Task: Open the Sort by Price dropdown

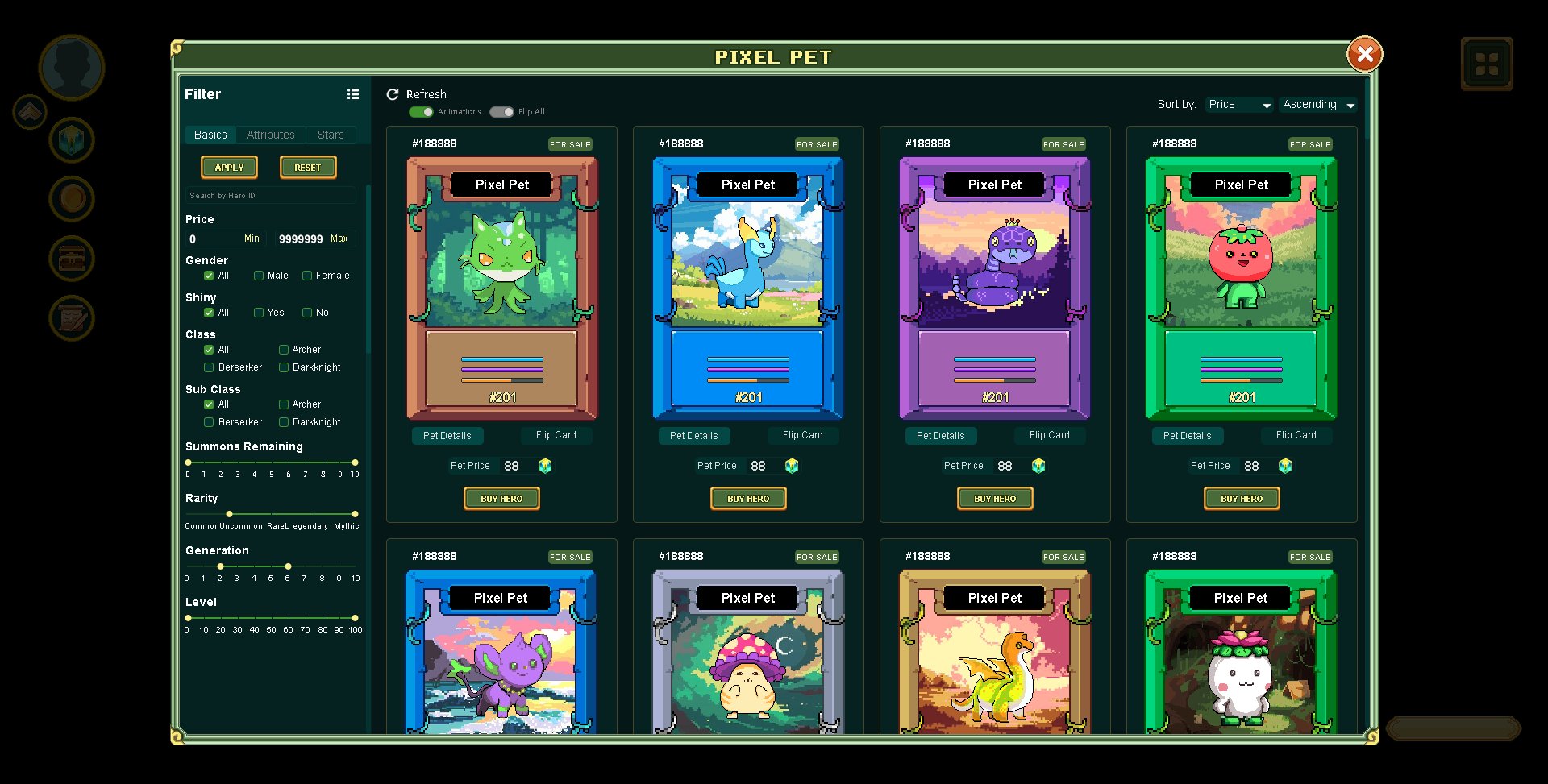Action: tap(1238, 104)
